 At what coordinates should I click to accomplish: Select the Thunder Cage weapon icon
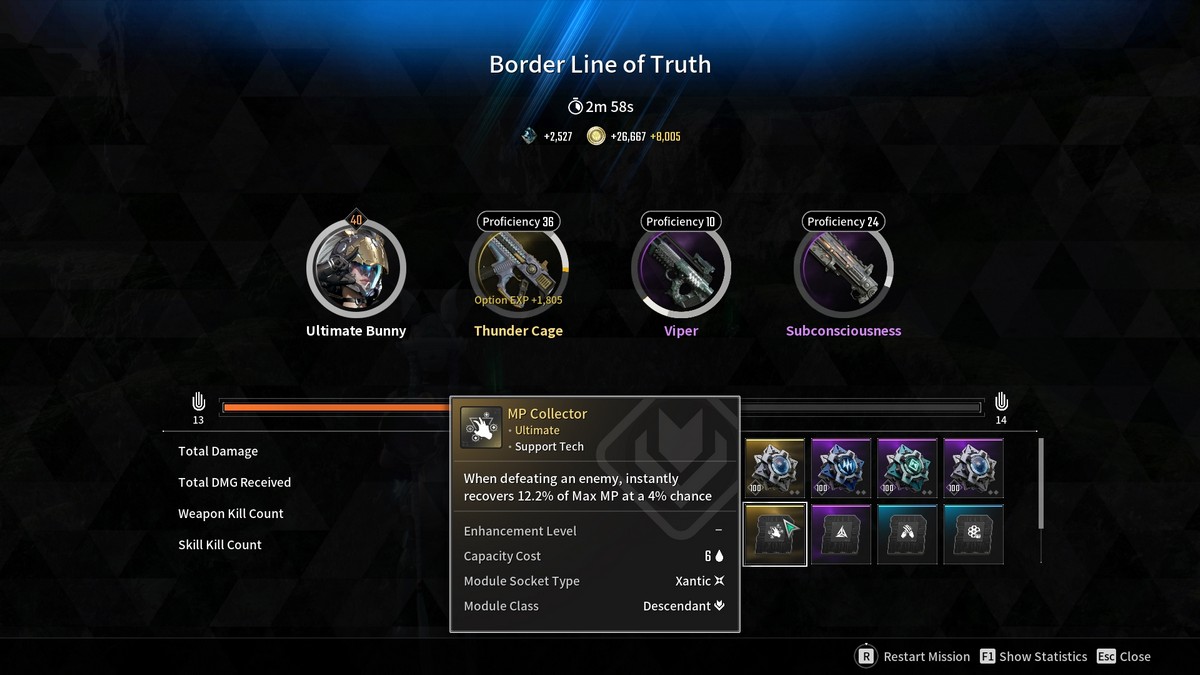[518, 268]
